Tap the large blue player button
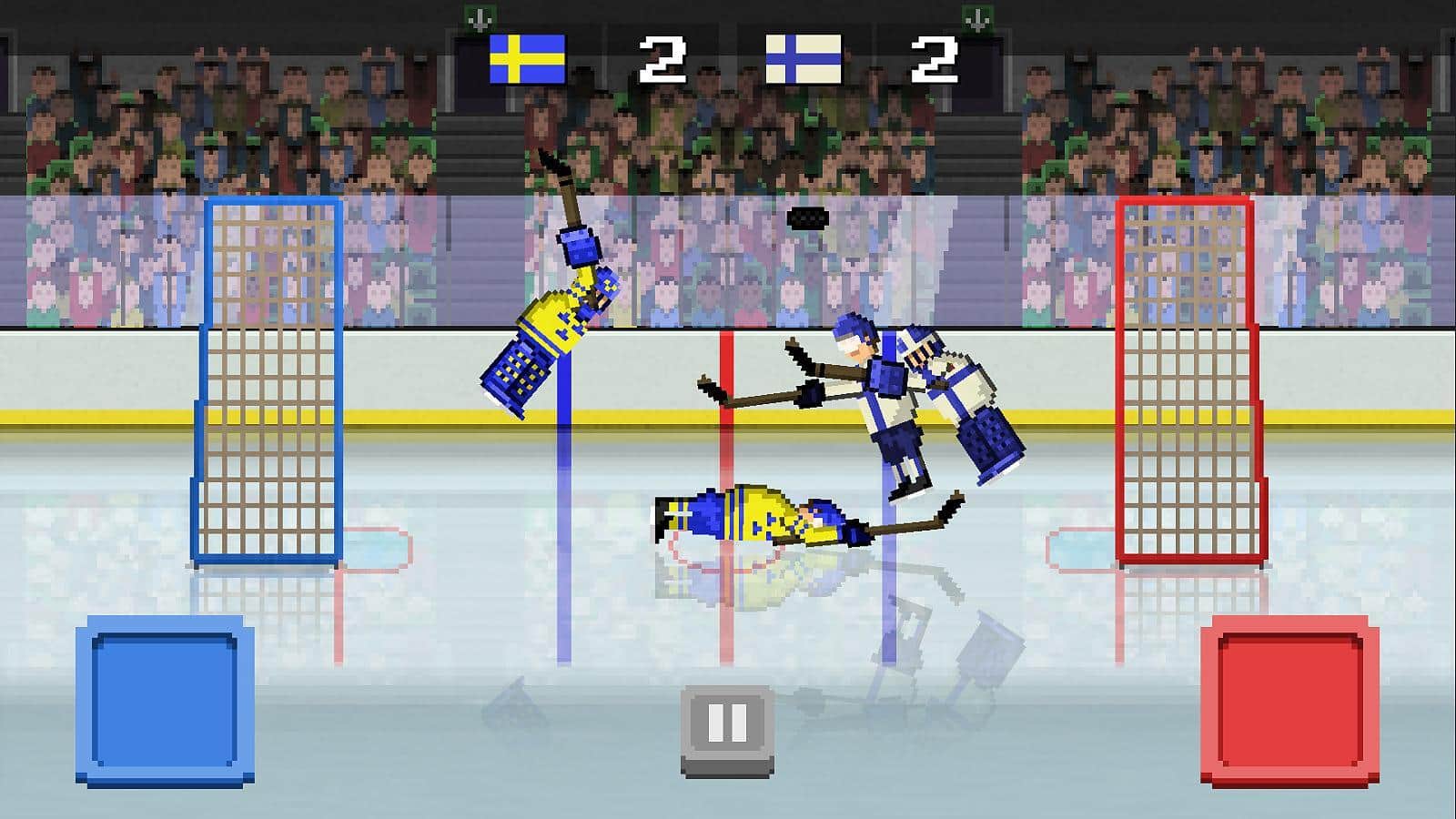Image resolution: width=1456 pixels, height=819 pixels. 165,699
